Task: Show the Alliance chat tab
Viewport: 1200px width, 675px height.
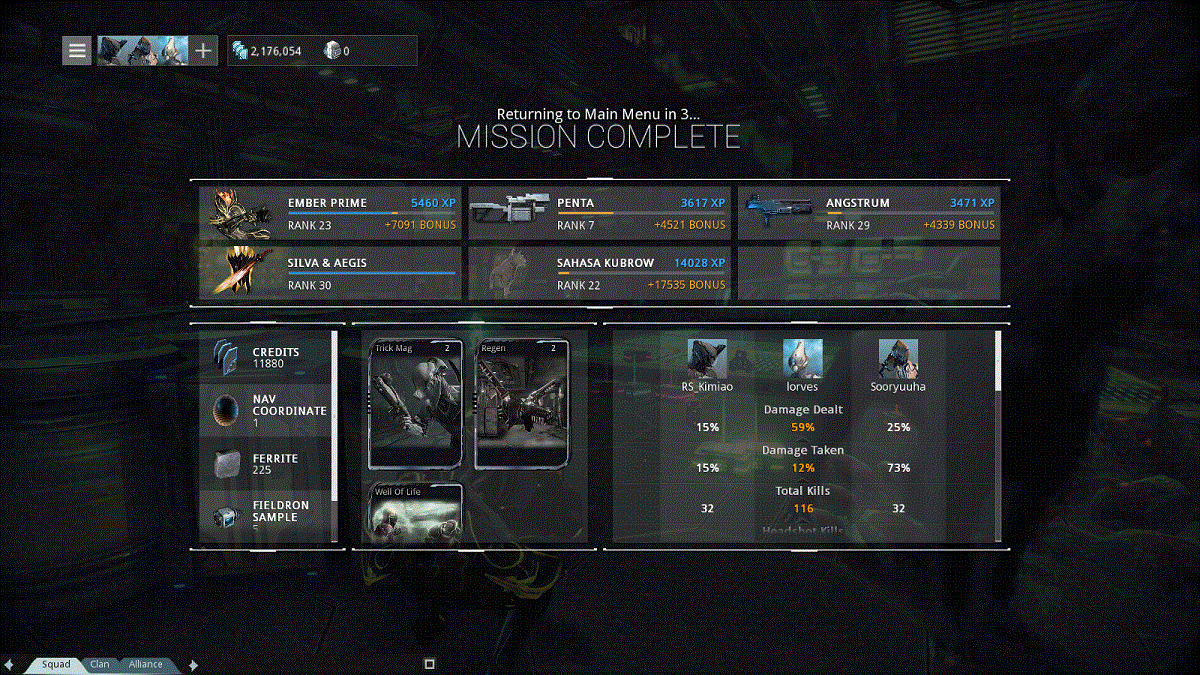Action: coord(145,664)
